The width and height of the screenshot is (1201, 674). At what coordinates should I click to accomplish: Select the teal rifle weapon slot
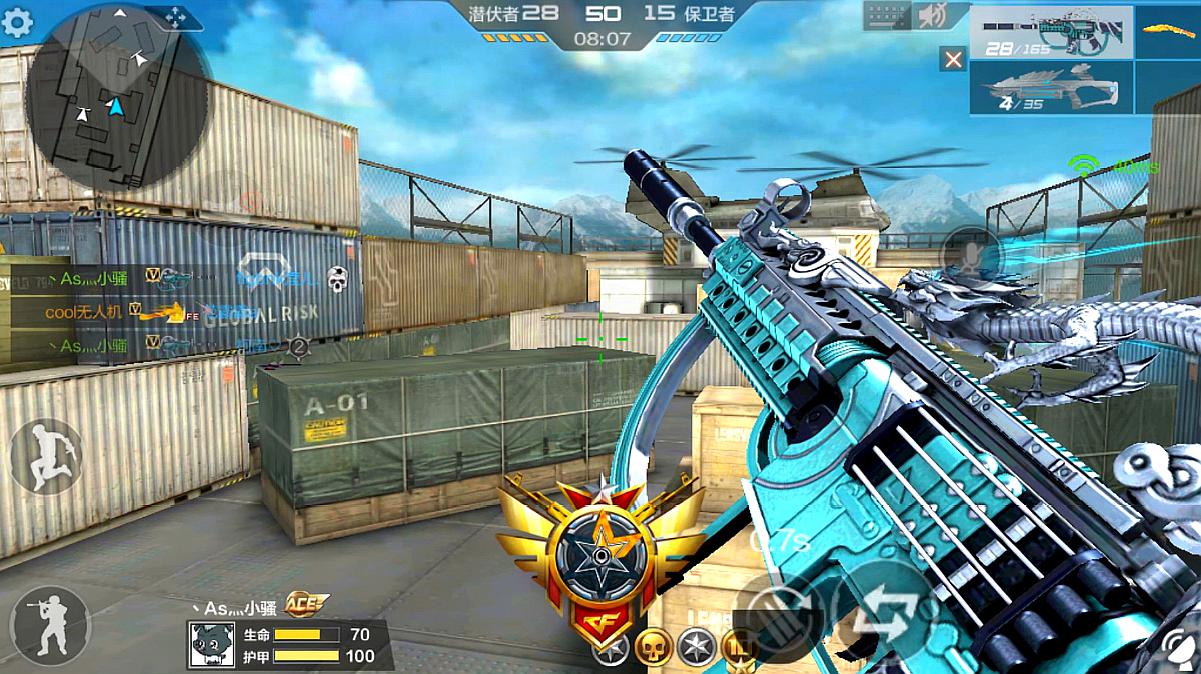point(1051,32)
